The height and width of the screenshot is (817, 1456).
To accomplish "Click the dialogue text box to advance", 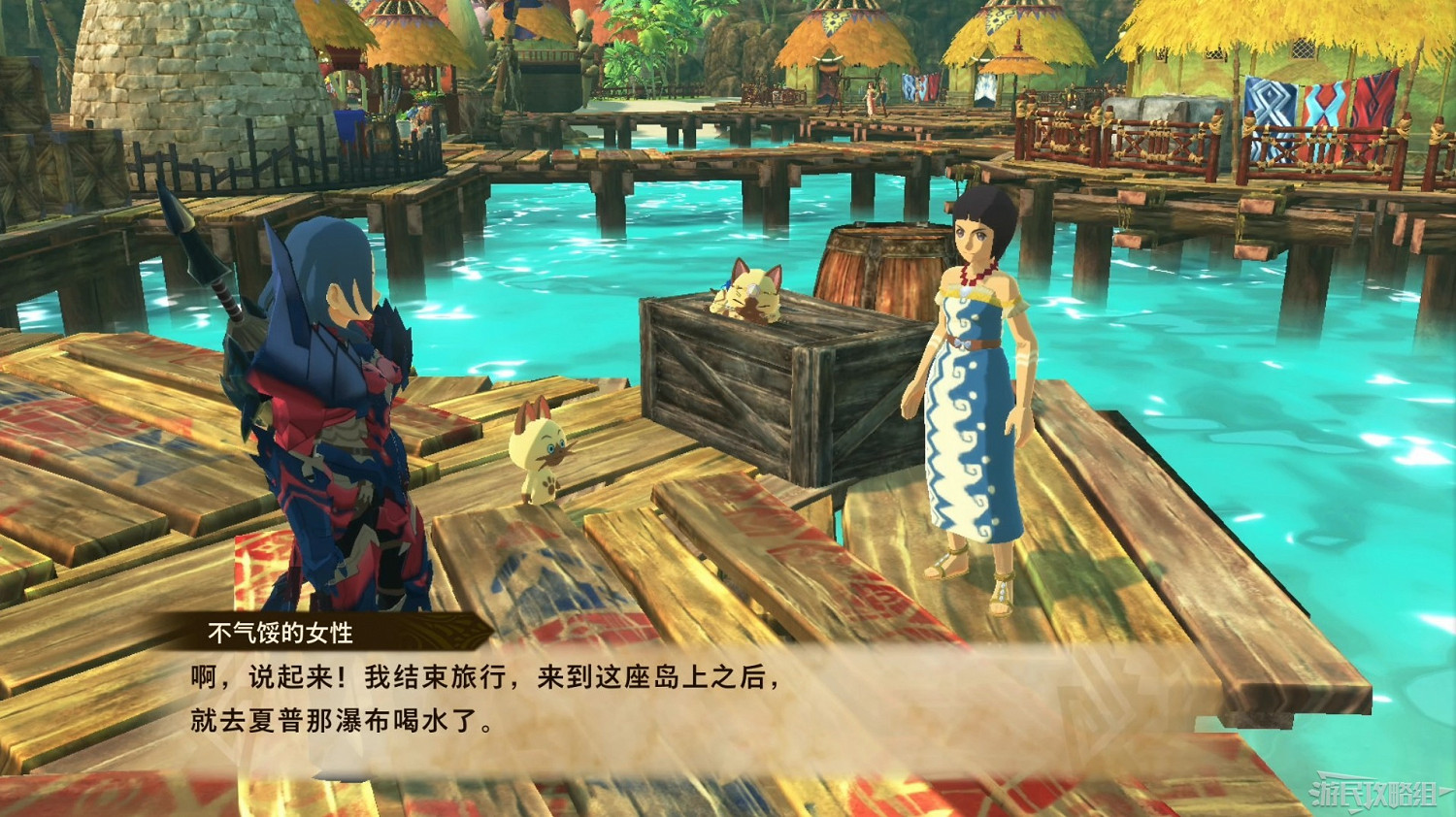I will tap(582, 699).
